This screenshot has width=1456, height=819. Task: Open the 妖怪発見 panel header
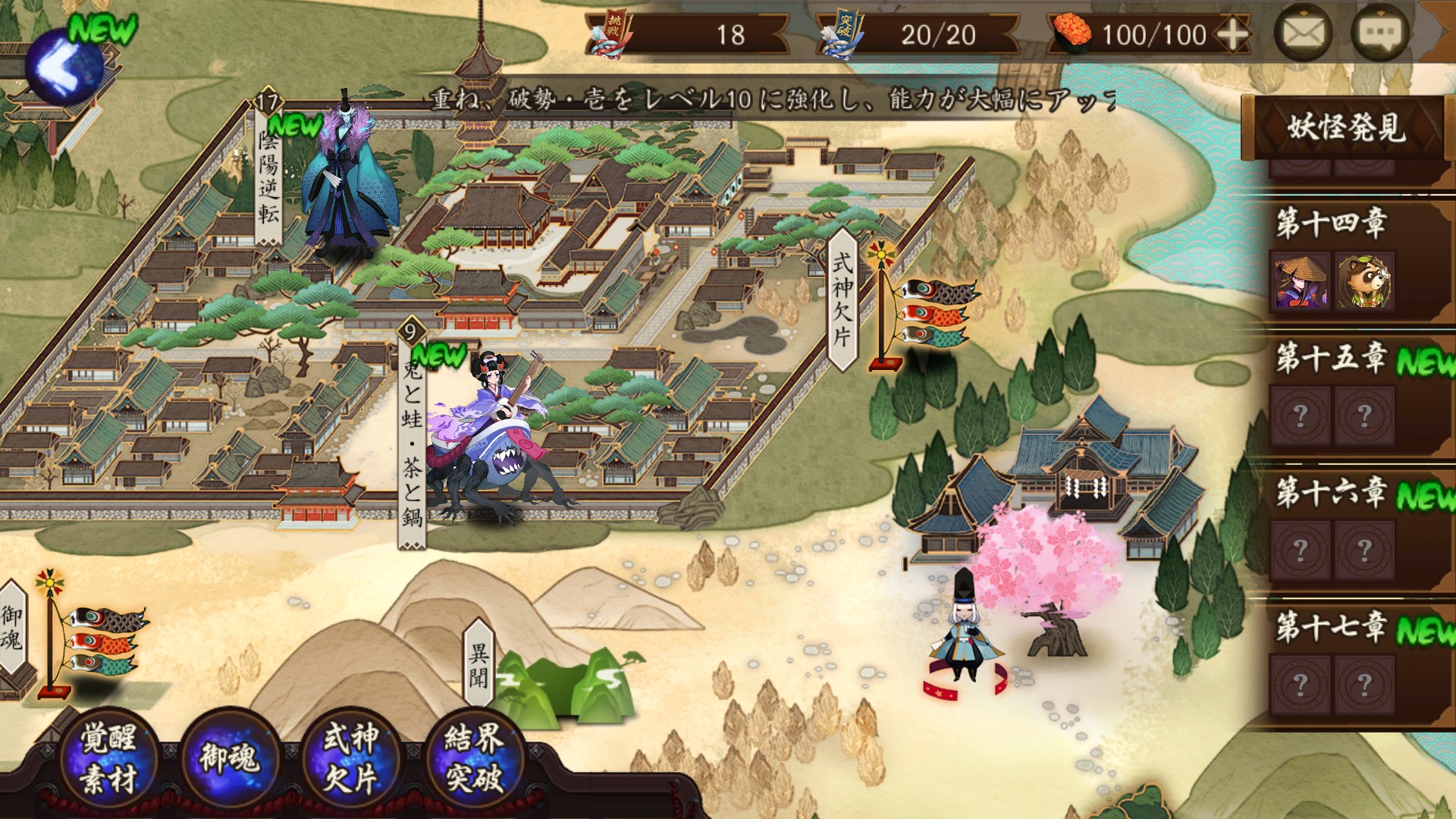point(1345,127)
